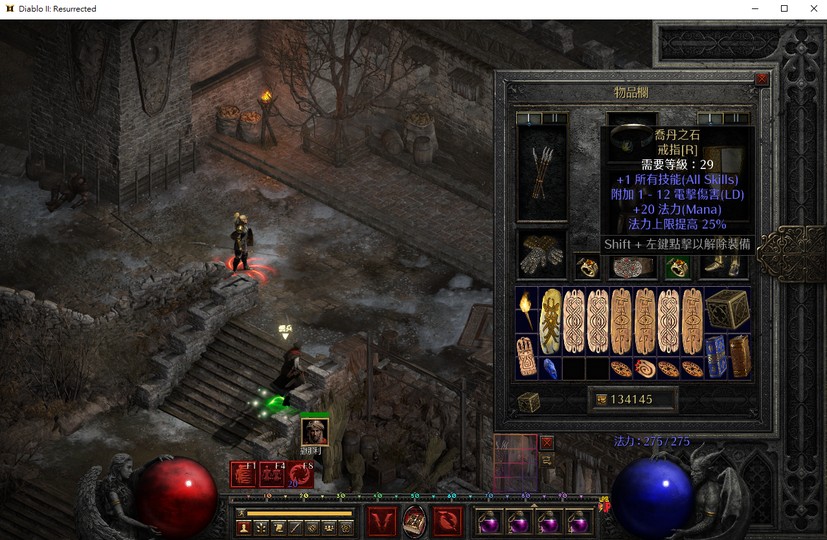This screenshot has height=540, width=827.
Task: Toggle run/walk icon beside the stamina bar
Action: click(x=242, y=513)
